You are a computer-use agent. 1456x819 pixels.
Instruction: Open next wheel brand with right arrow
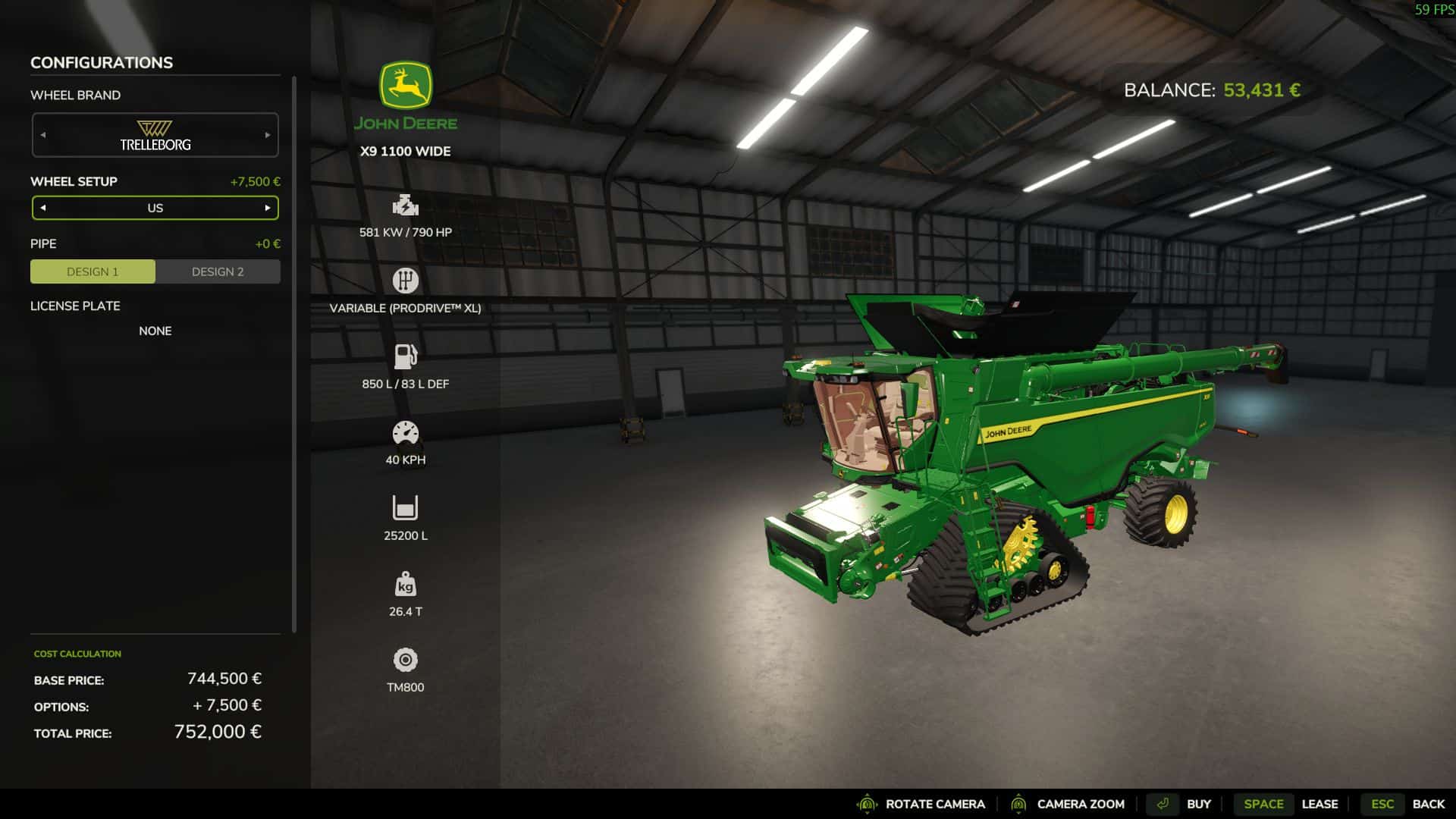[267, 134]
